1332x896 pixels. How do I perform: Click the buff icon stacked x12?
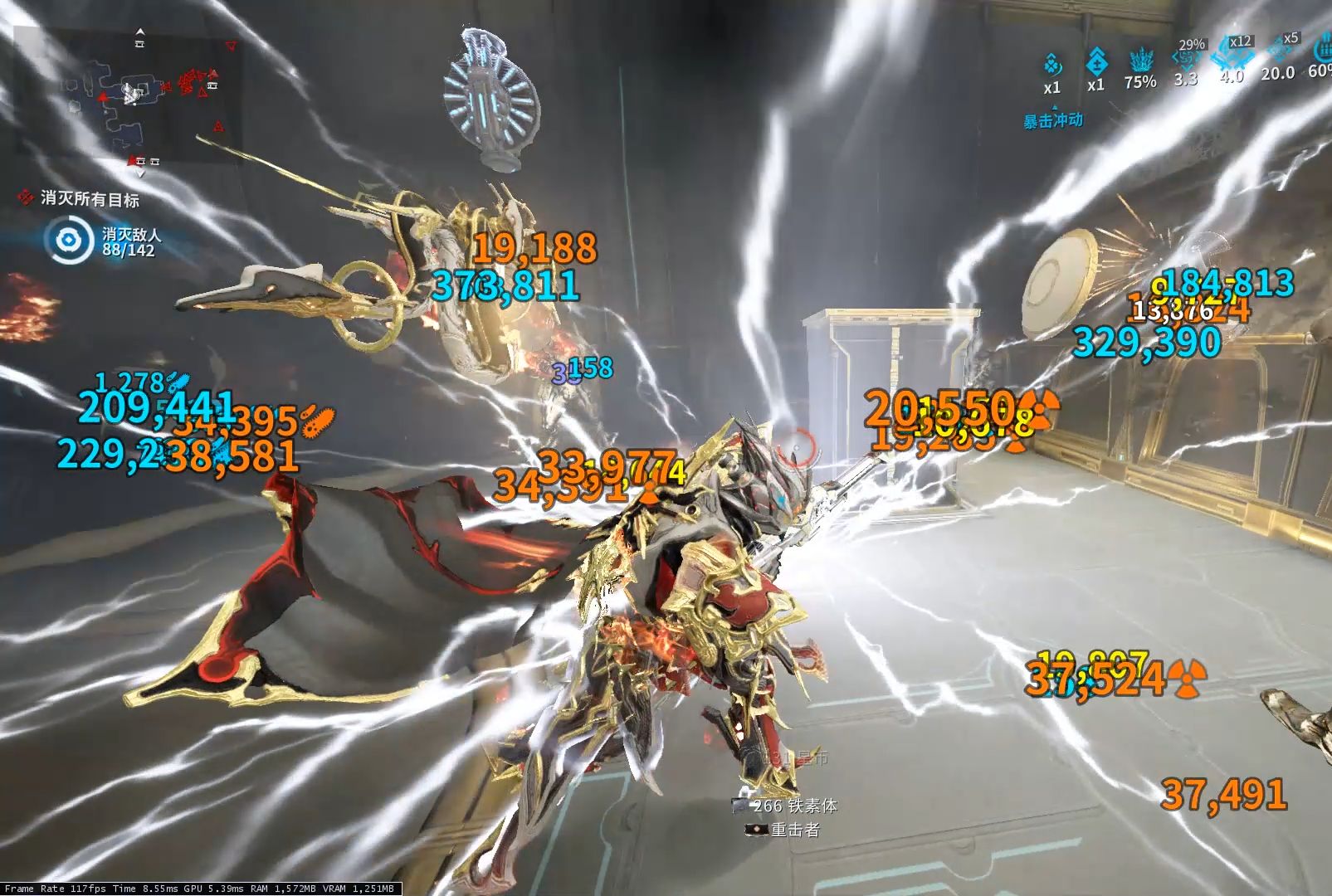(1231, 55)
